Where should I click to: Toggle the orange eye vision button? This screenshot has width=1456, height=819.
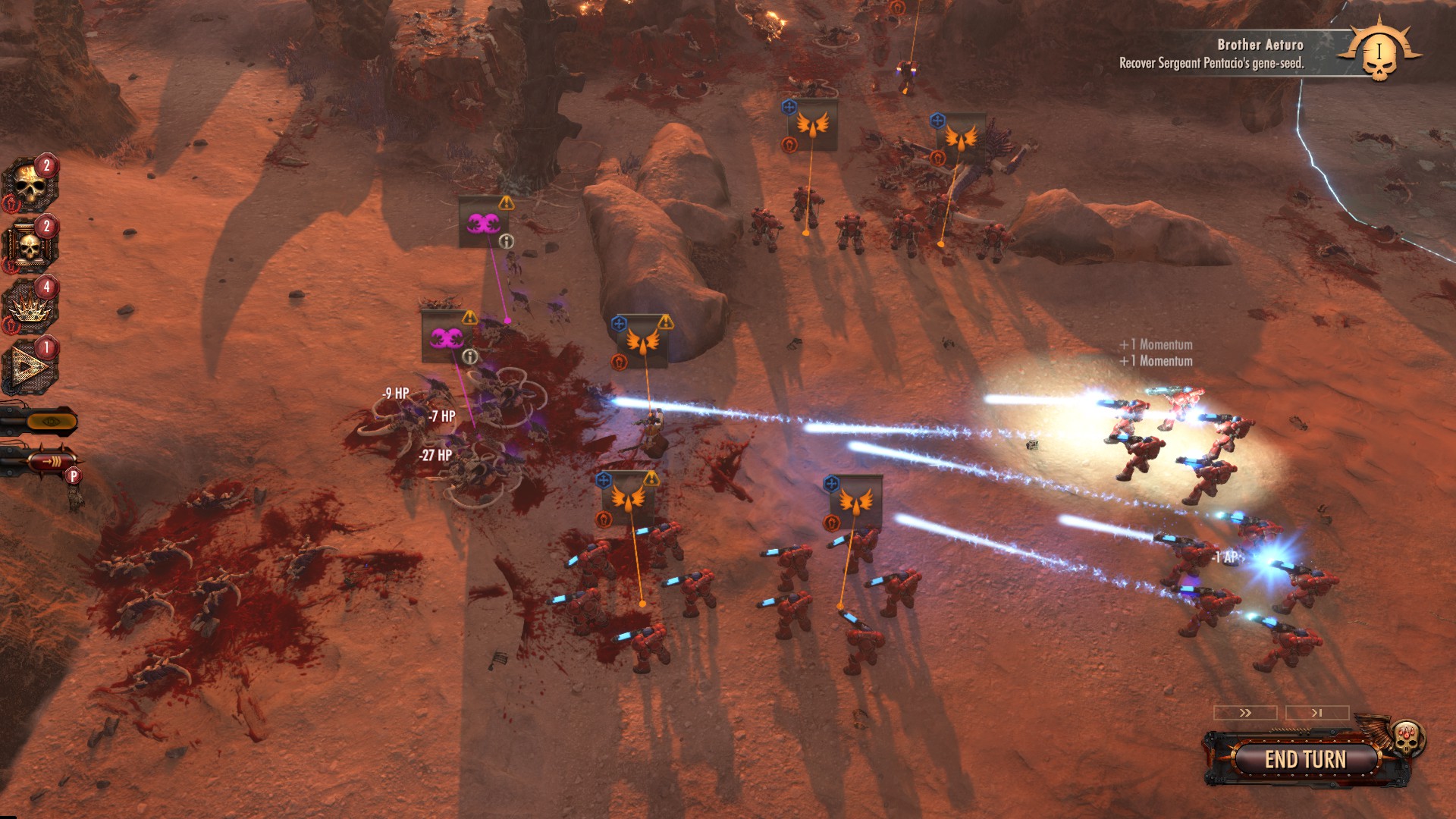click(50, 422)
